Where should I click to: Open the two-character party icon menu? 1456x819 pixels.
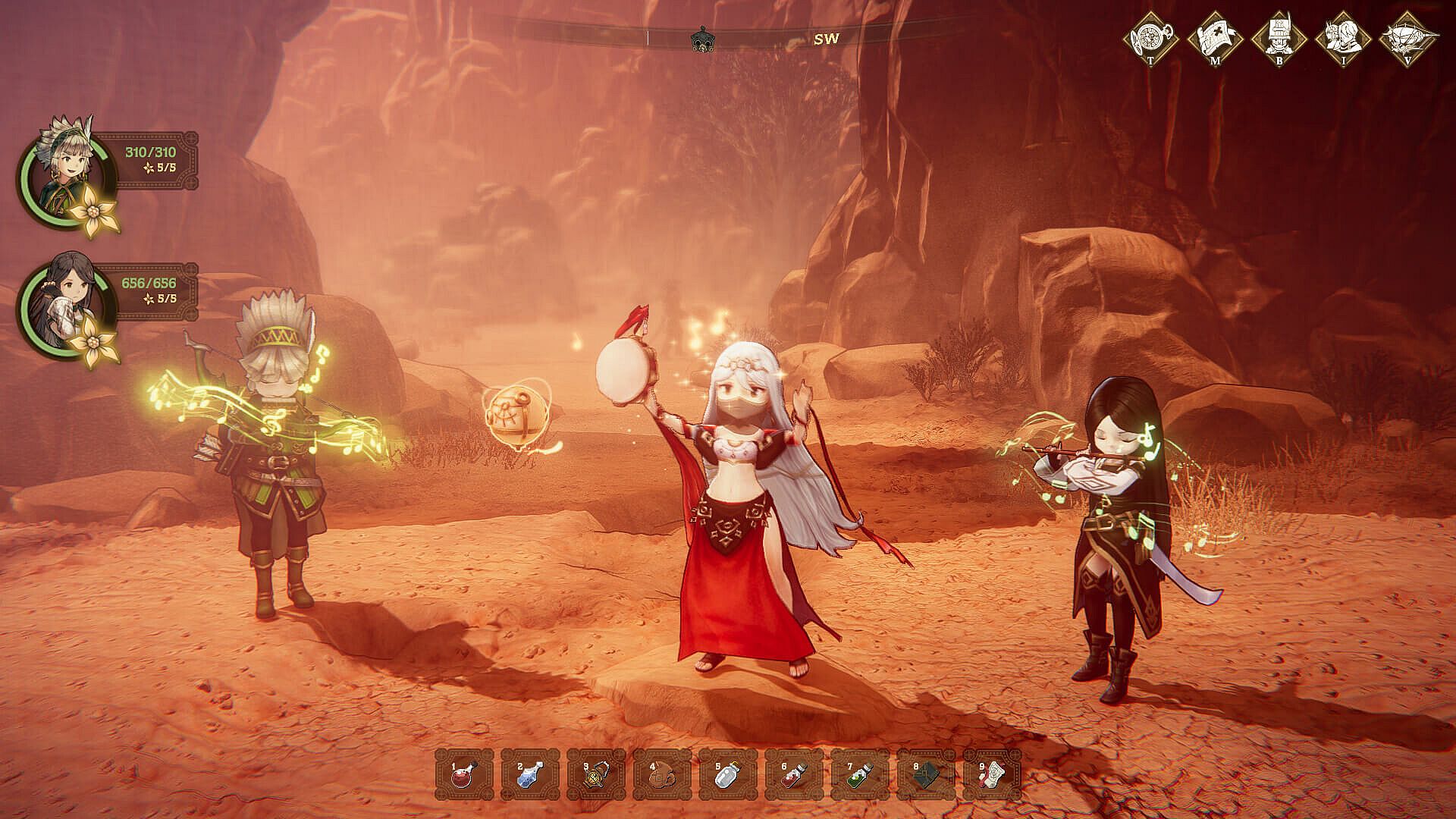[1343, 36]
